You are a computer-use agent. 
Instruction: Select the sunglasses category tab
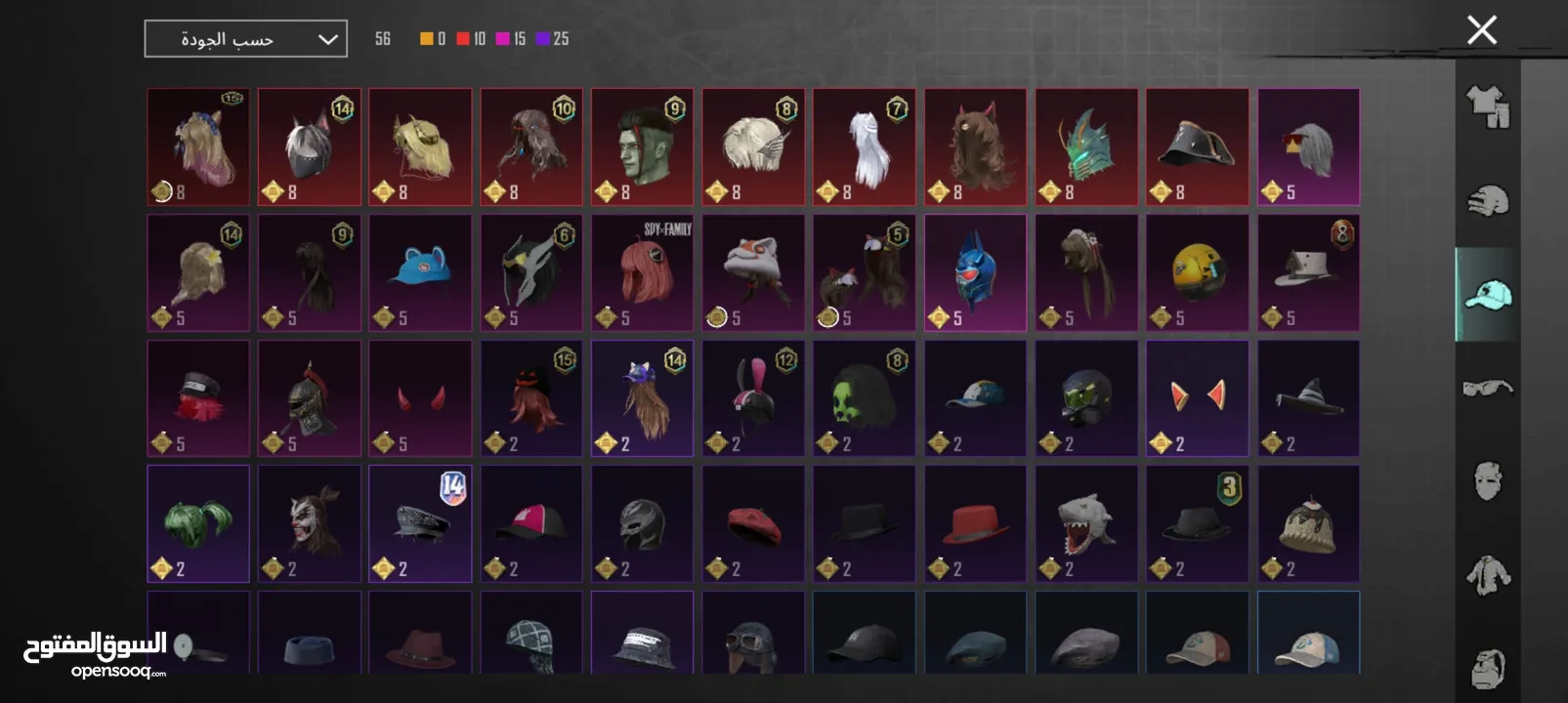(x=1487, y=389)
